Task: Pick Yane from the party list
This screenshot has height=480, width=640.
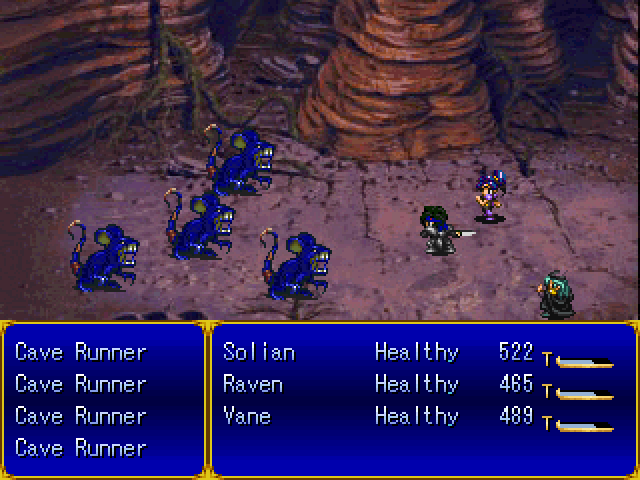Action: click(x=247, y=416)
